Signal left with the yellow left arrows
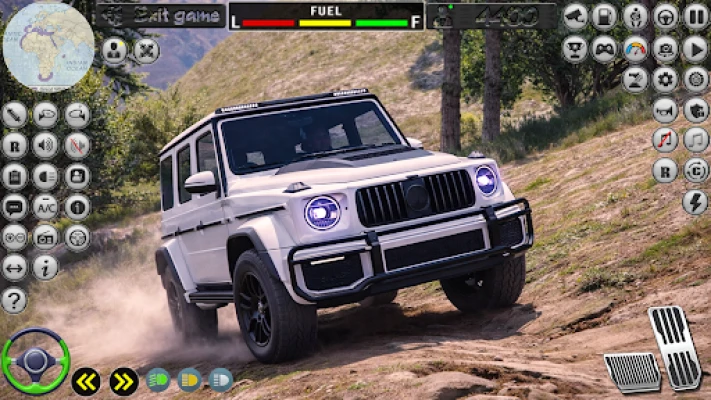Screen dimensions: 711x400 coord(86,381)
